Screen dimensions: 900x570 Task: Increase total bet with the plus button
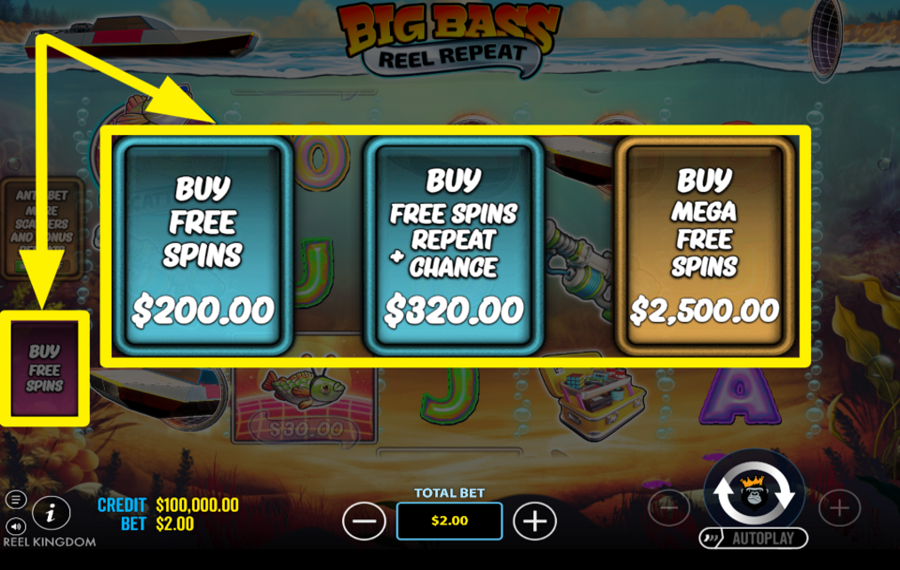[x=535, y=520]
